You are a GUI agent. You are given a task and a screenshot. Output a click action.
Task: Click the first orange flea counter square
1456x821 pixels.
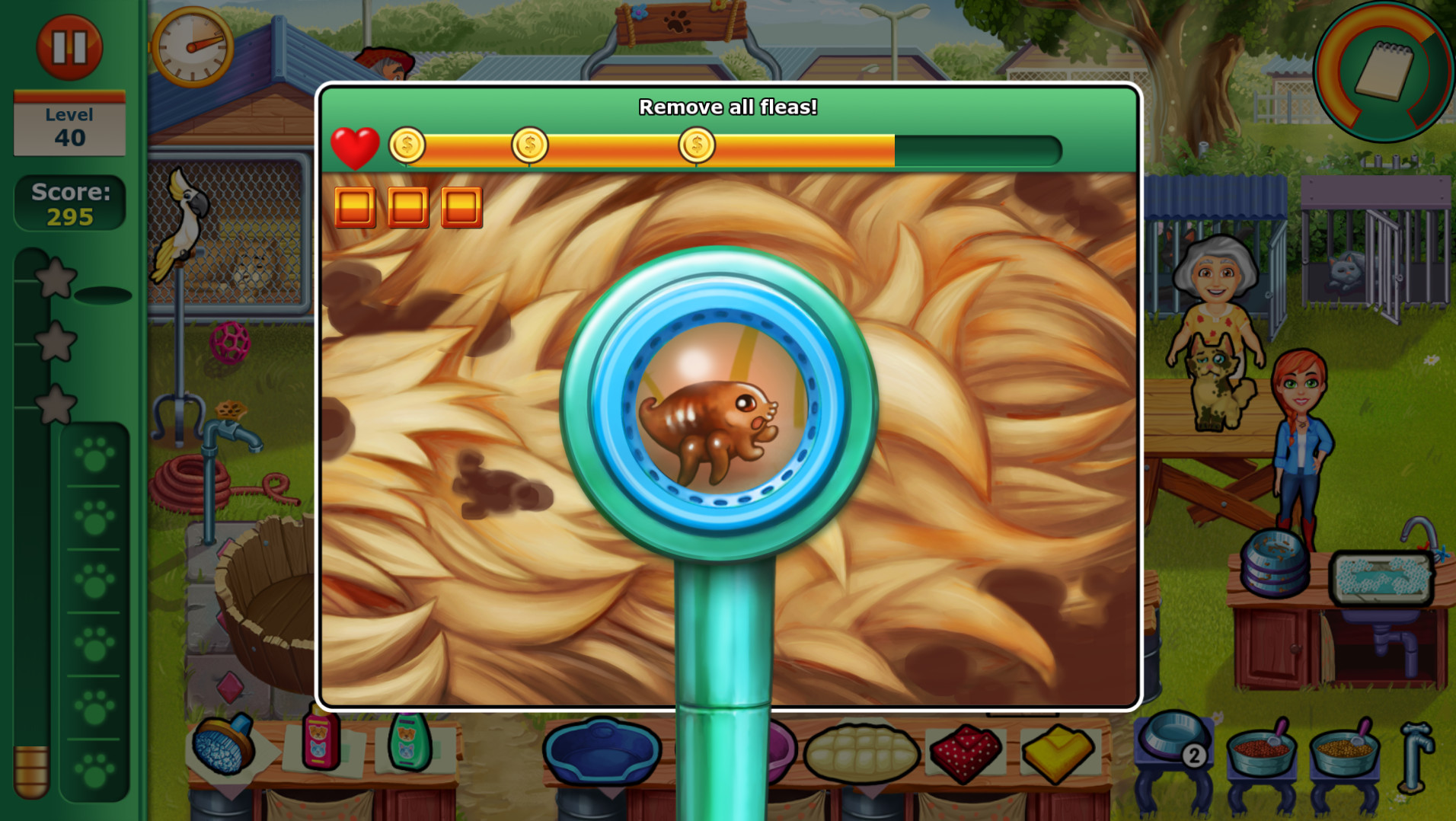tap(355, 207)
